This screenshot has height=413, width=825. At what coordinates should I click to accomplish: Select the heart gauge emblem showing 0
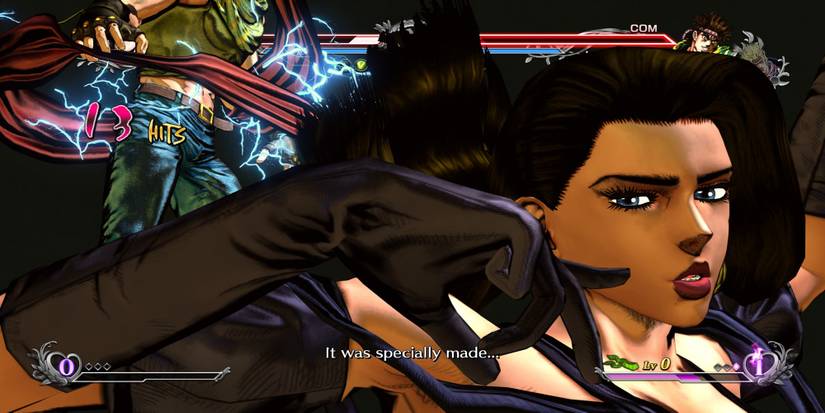[x=68, y=365]
